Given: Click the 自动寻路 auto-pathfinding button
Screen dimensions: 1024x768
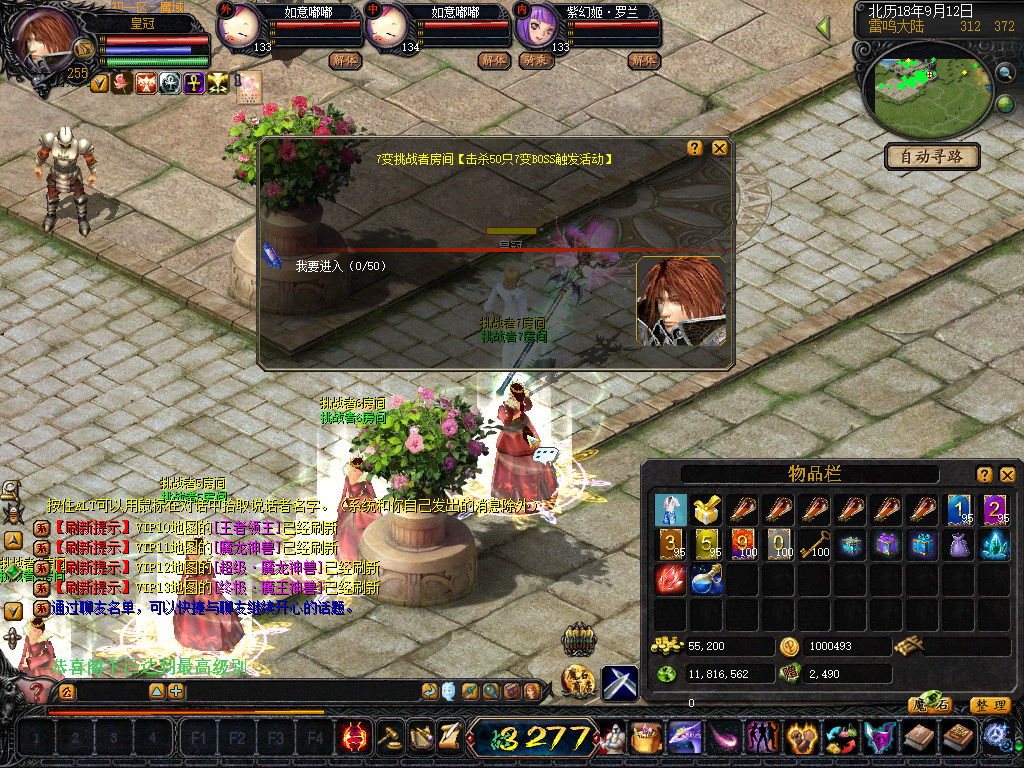Looking at the screenshot, I should point(932,157).
